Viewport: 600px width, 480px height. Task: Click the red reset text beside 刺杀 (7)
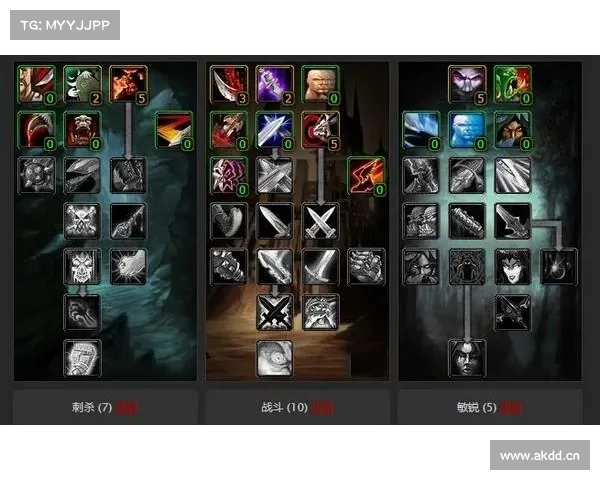pos(126,409)
